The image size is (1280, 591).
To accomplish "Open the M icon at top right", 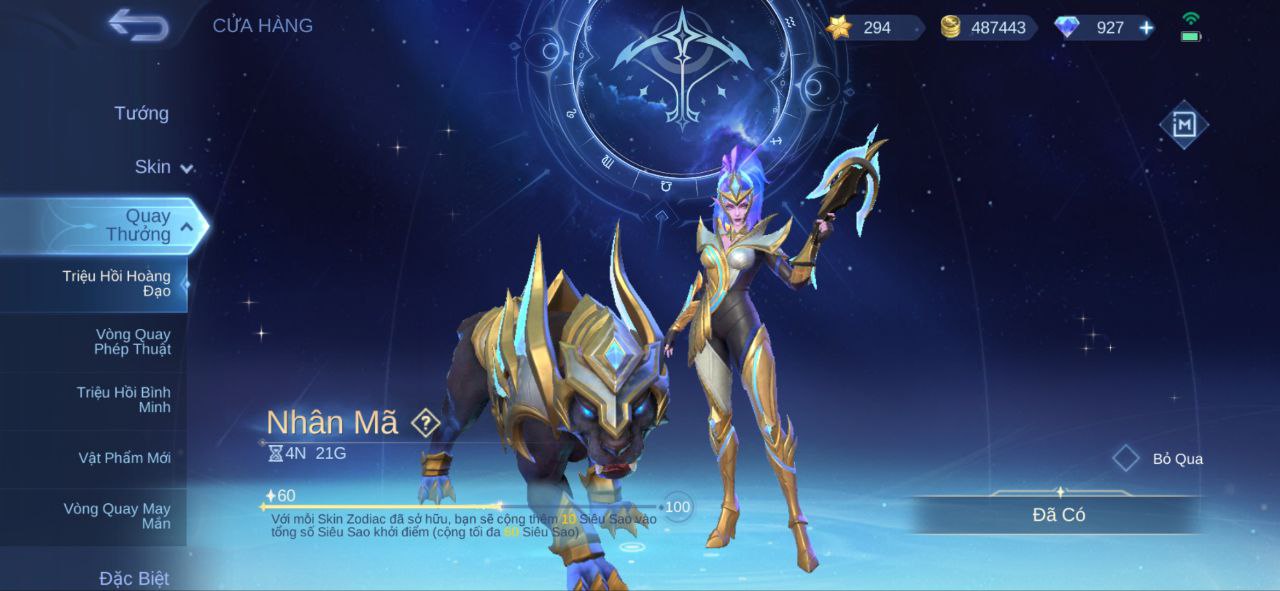I will coord(1183,125).
